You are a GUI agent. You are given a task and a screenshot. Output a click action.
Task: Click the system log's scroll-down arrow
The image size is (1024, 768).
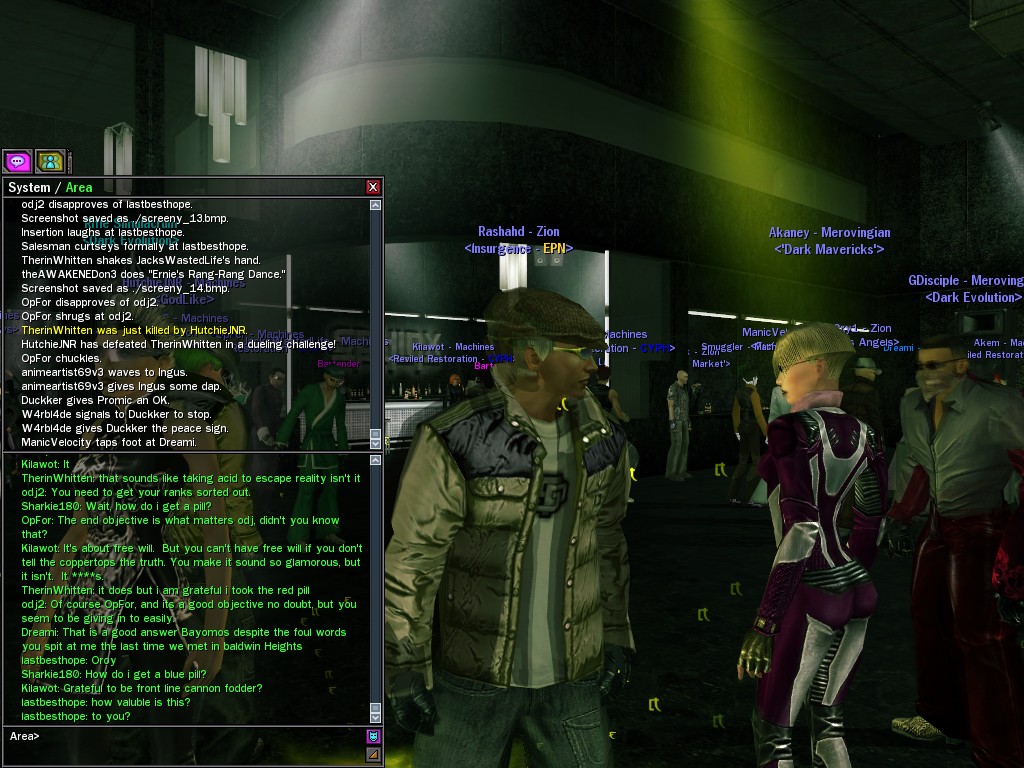pos(376,442)
